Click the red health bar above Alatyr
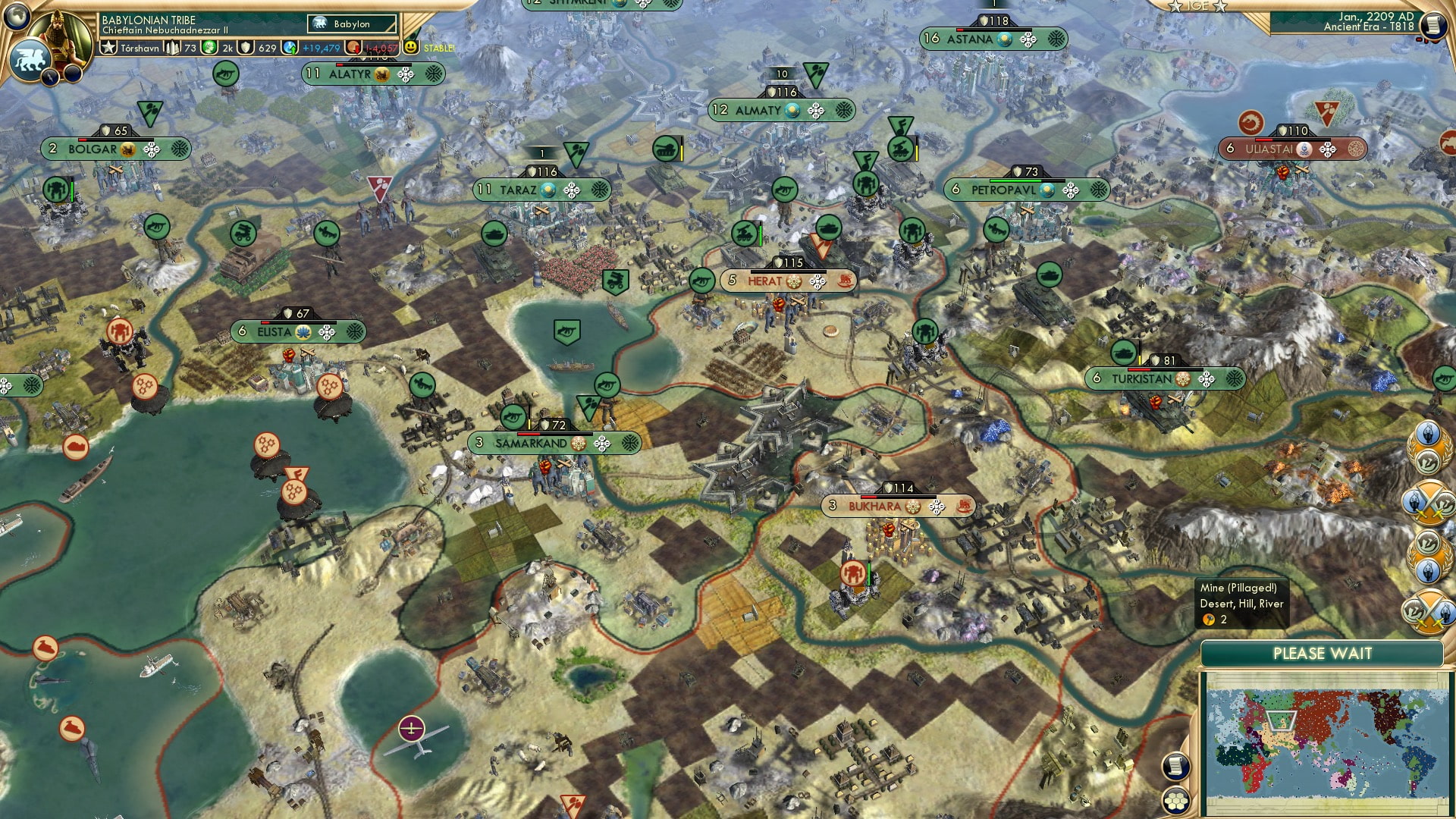This screenshot has width=1456, height=819. (340, 64)
